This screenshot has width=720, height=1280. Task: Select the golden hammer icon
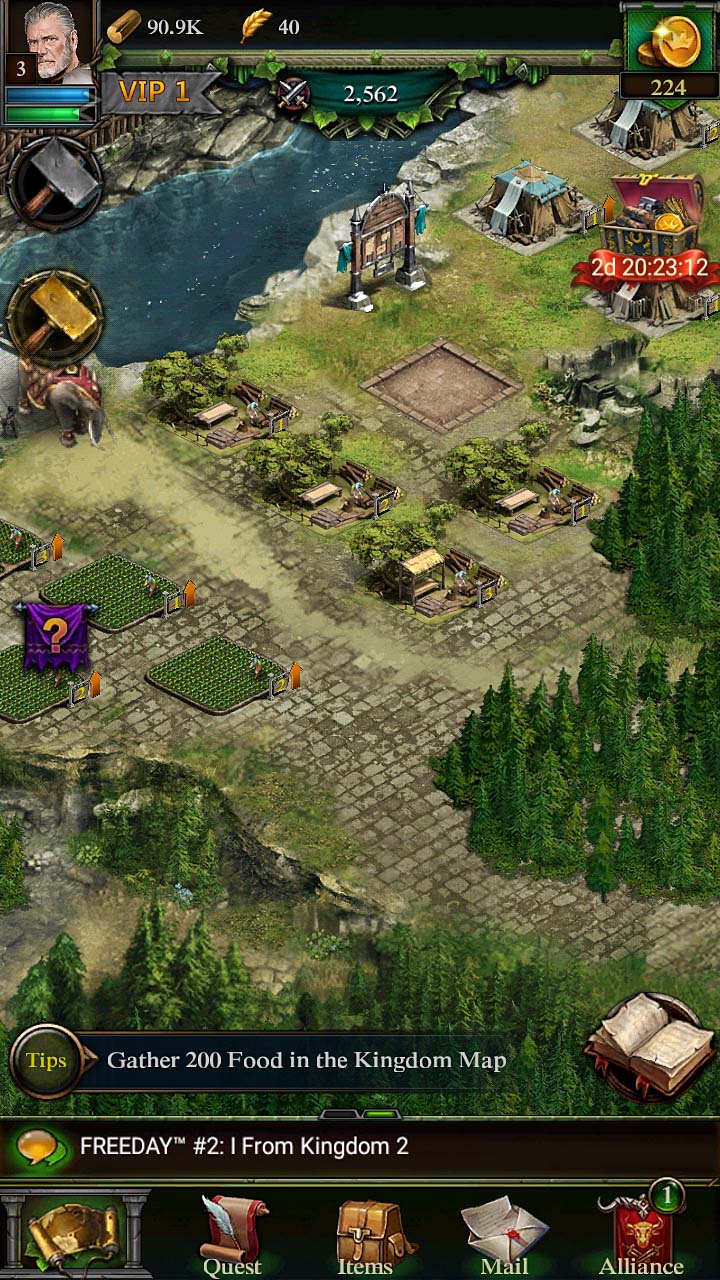click(55, 319)
